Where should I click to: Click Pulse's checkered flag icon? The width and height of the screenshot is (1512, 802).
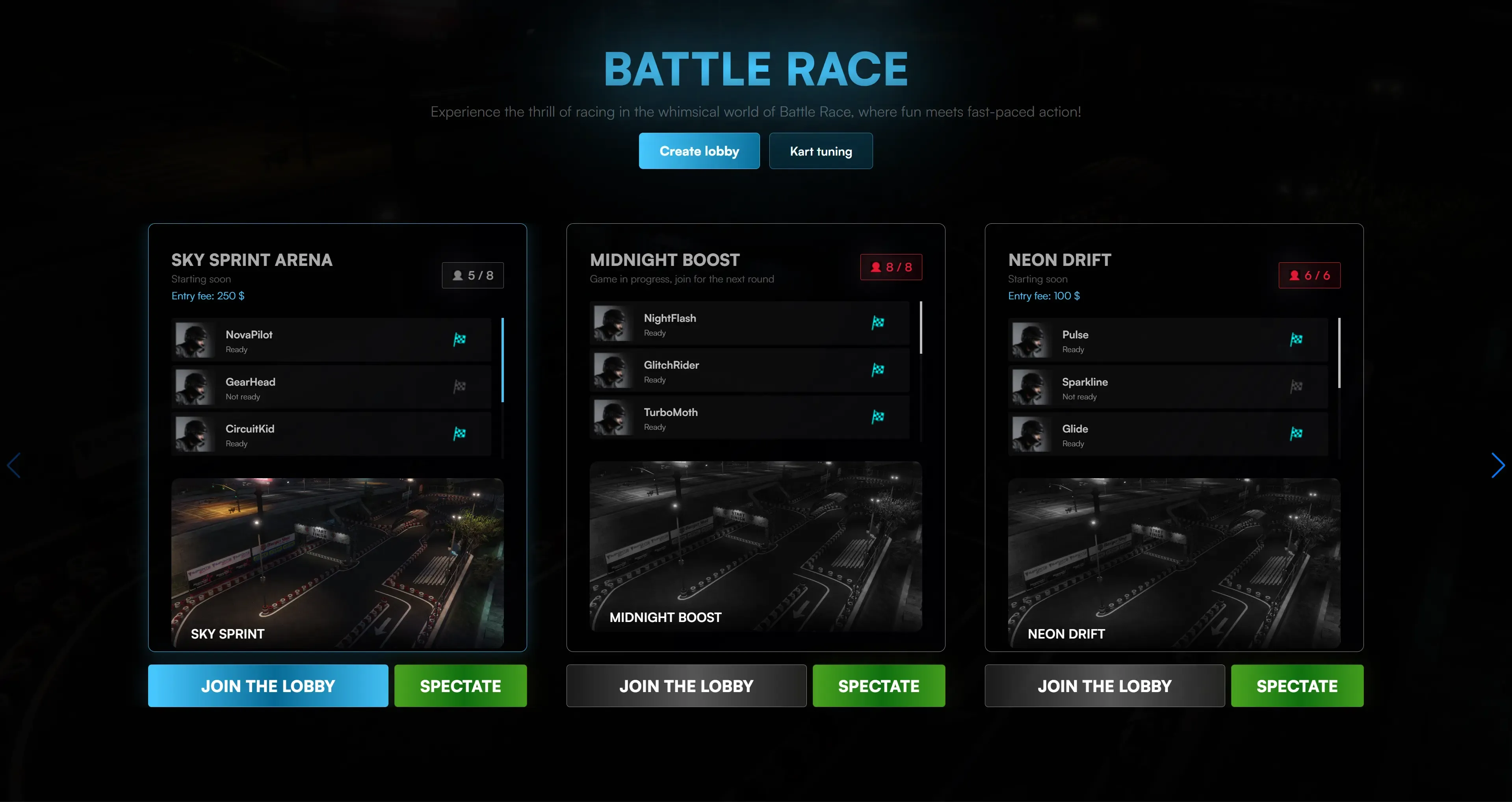tap(1296, 339)
